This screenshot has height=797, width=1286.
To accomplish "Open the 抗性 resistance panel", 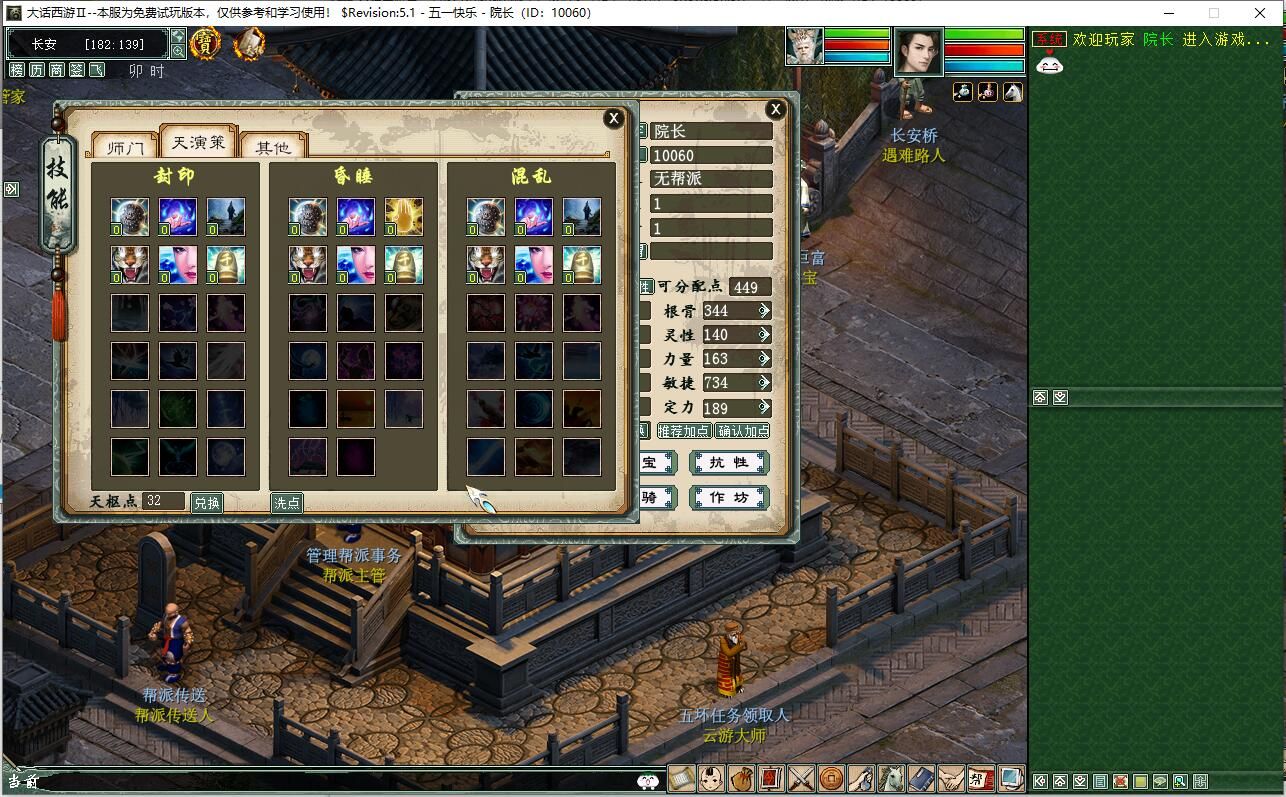I will (729, 463).
